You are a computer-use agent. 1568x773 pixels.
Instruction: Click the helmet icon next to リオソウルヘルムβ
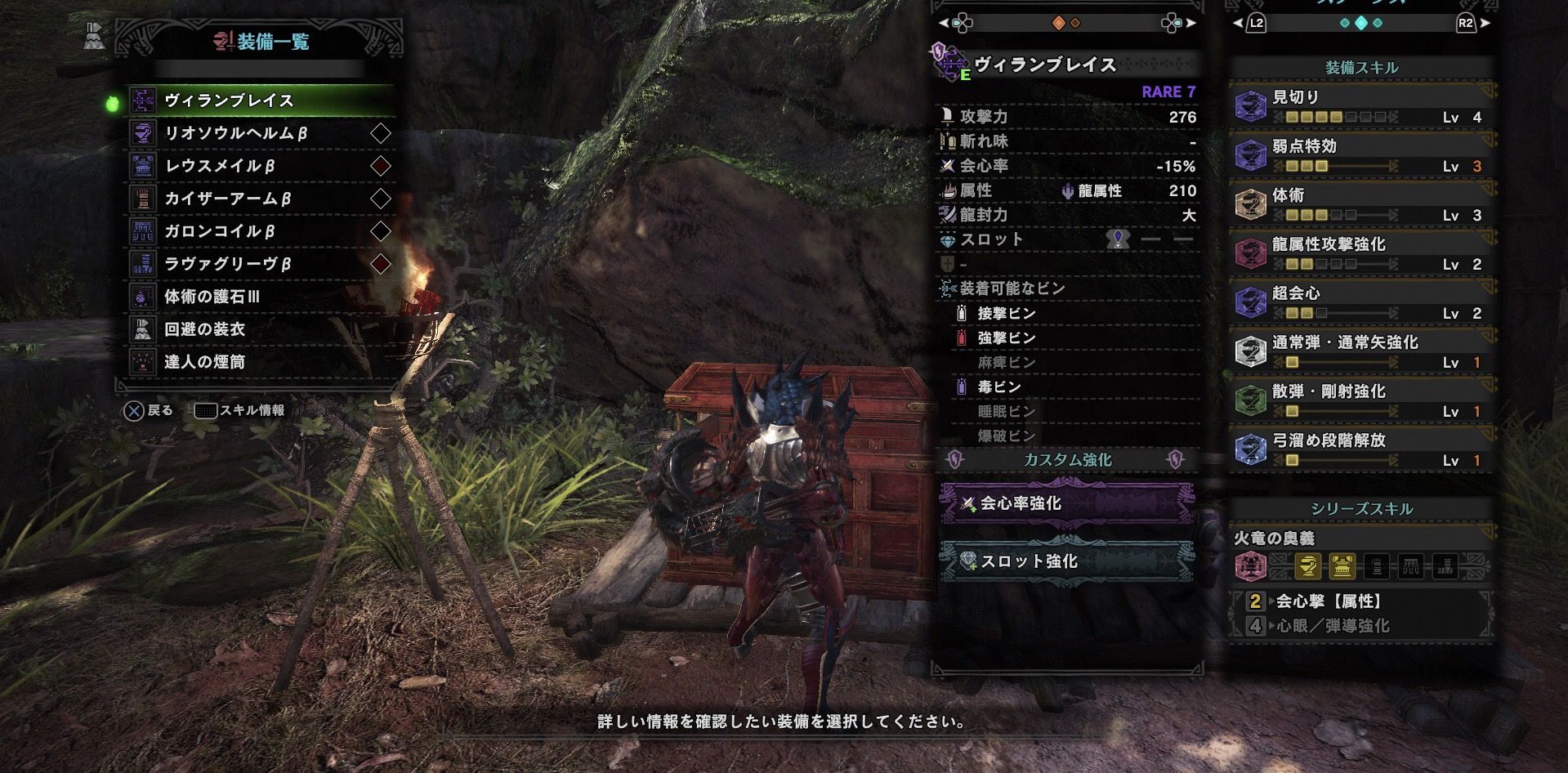(x=144, y=133)
